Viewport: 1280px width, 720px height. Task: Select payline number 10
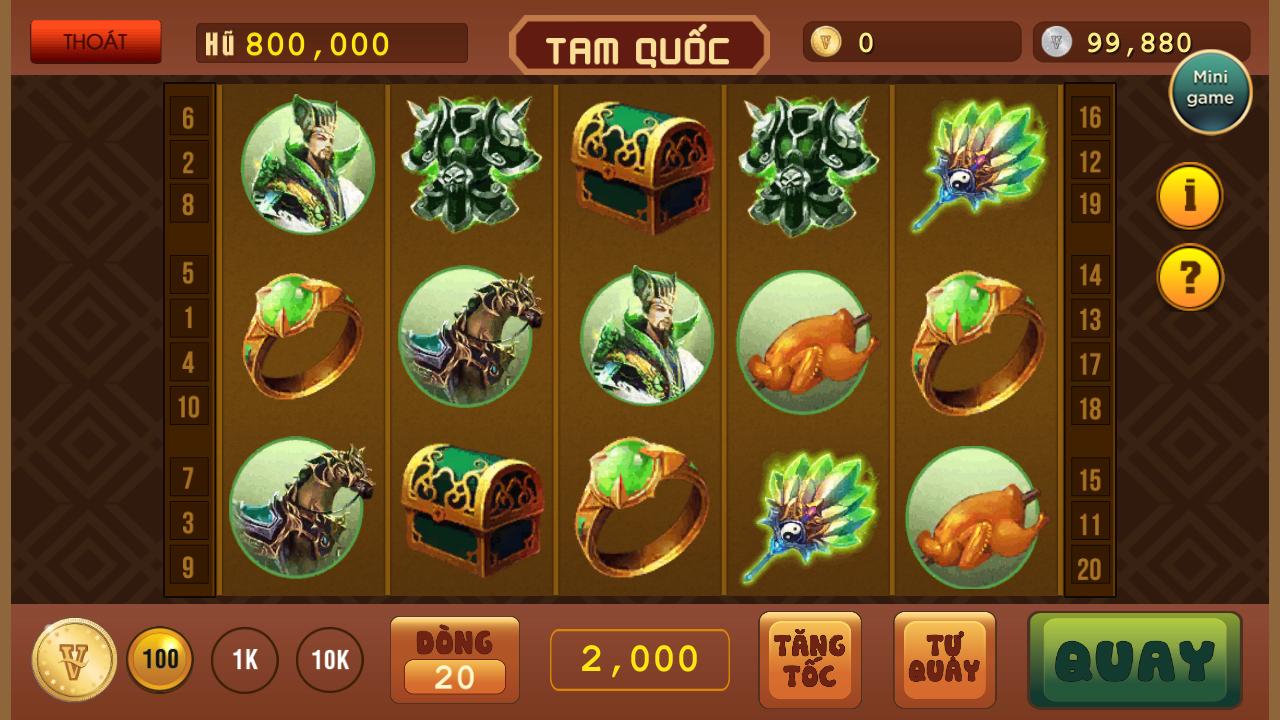click(188, 407)
